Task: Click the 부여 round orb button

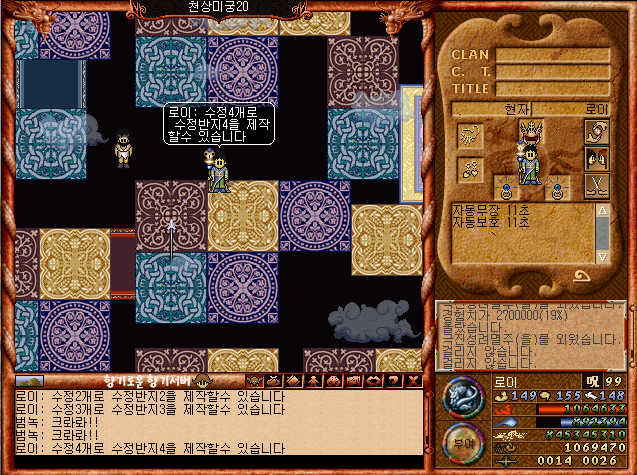Action: [x=462, y=443]
